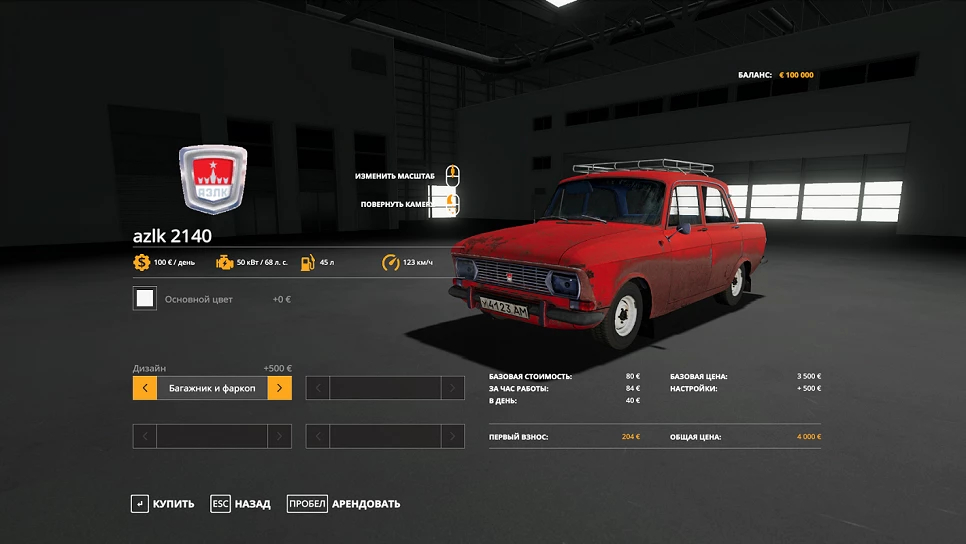Screen dimensions: 966x544
Task: Select the previous Дизайн option arrow
Action: coord(145,388)
